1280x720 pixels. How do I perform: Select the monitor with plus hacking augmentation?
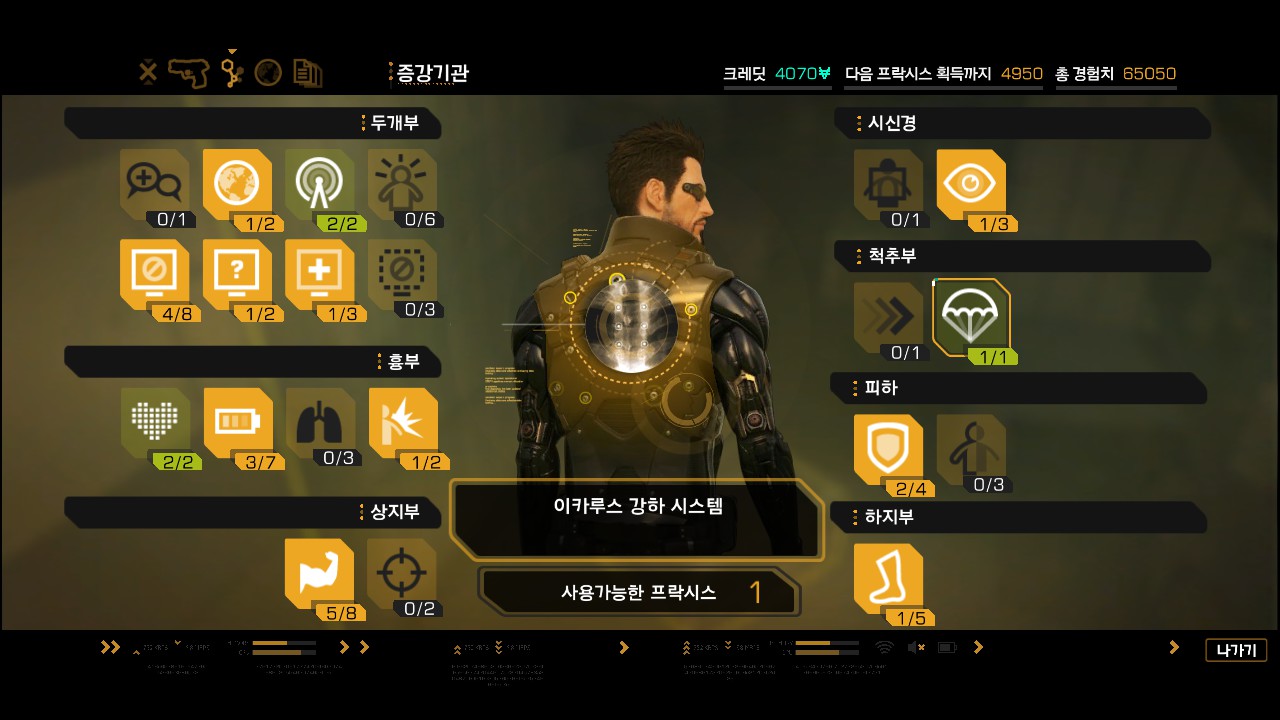tap(319, 274)
